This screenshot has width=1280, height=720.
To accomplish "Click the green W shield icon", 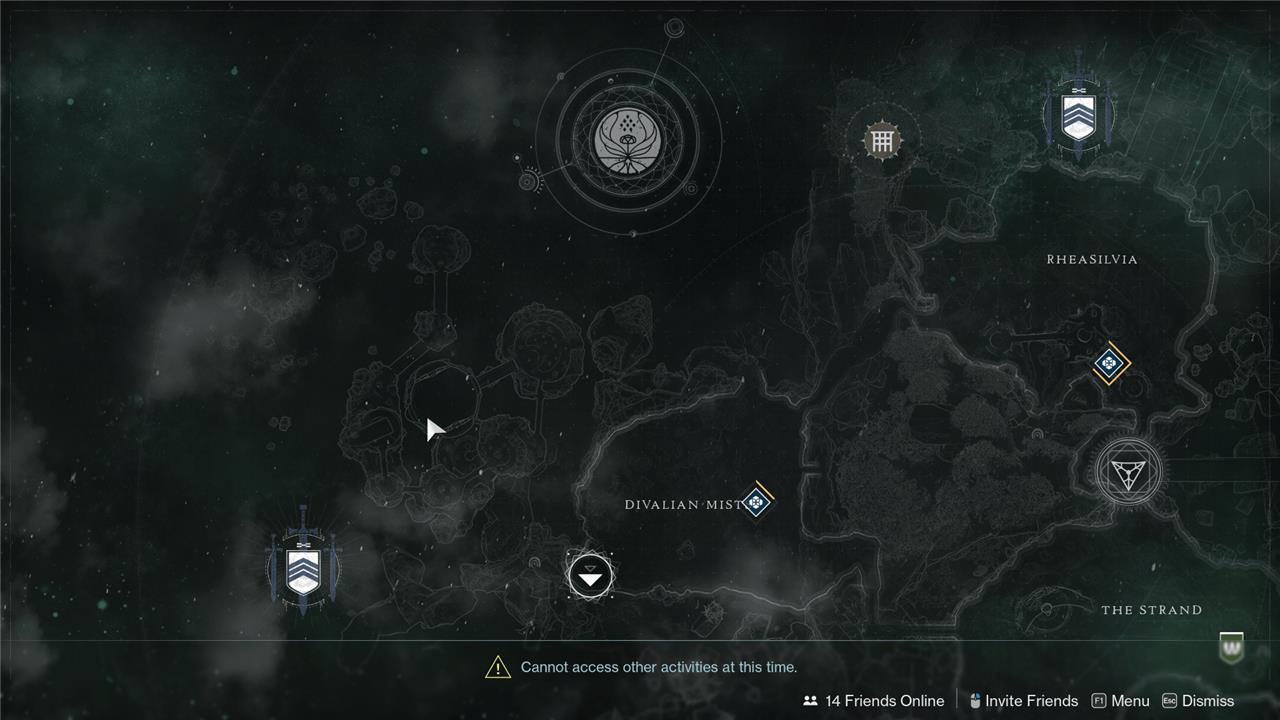I will (x=1232, y=647).
